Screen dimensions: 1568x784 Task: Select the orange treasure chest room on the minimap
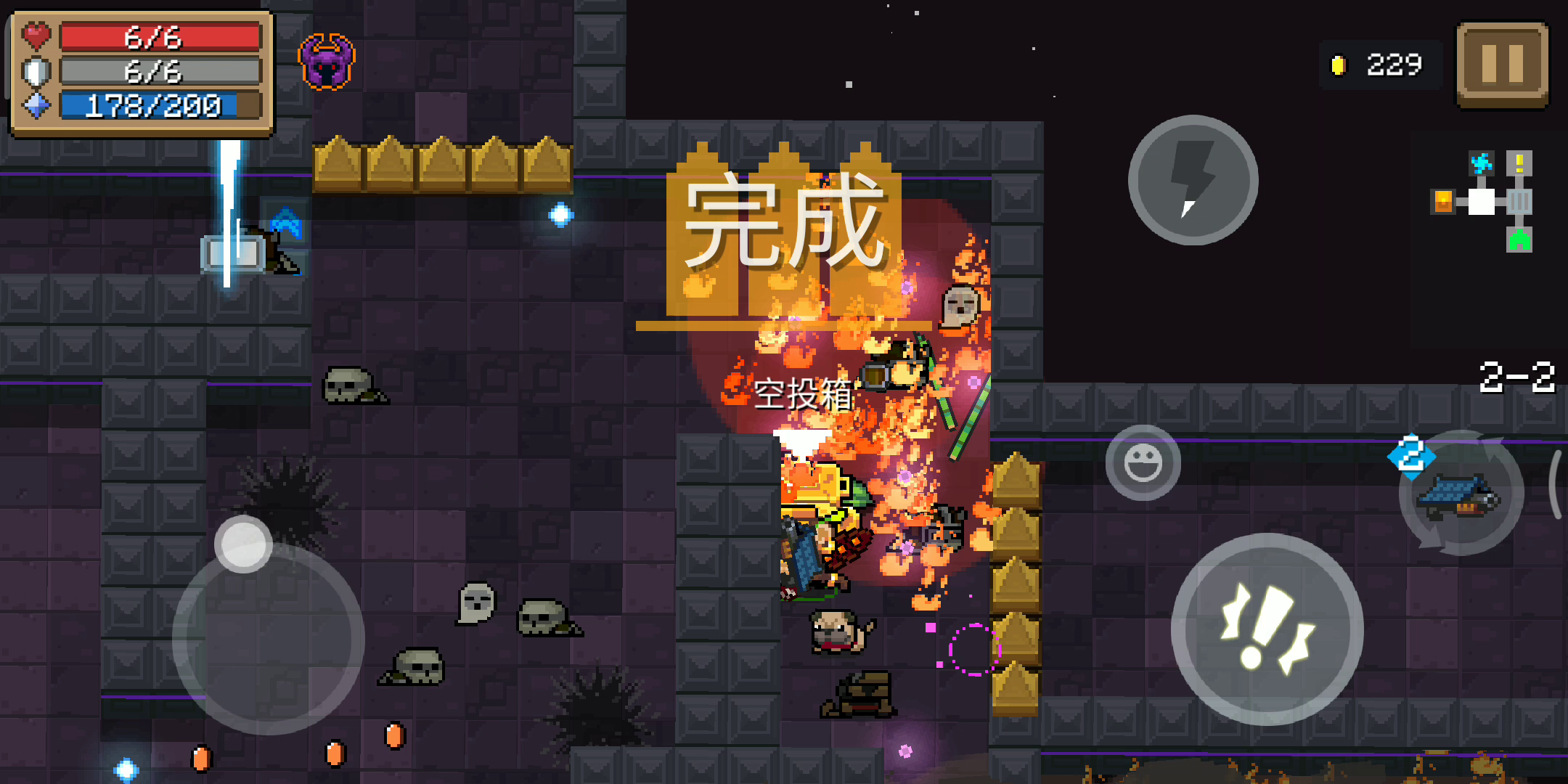(1443, 201)
